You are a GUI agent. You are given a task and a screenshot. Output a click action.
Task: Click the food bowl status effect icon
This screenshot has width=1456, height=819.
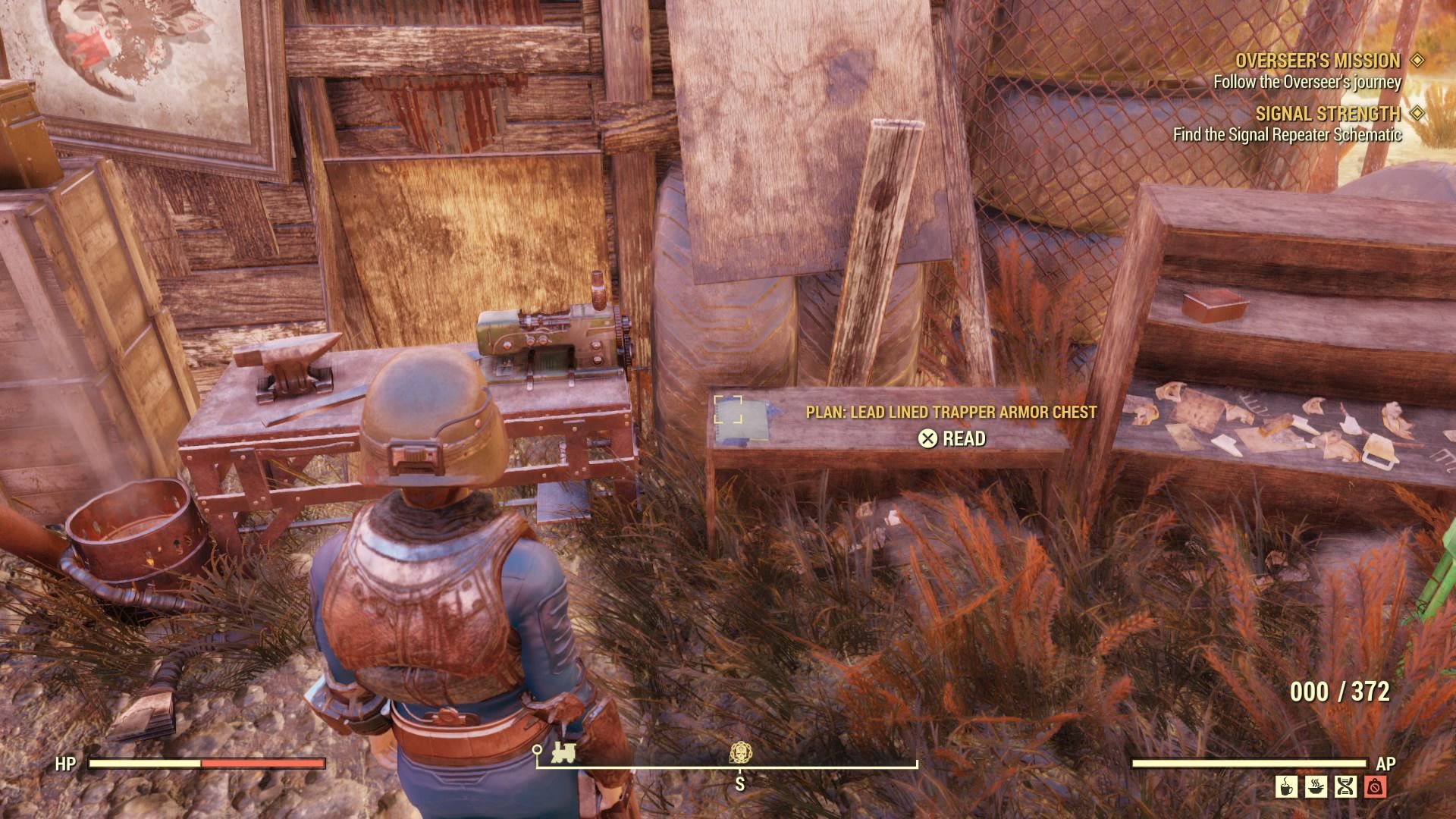[x=1316, y=786]
